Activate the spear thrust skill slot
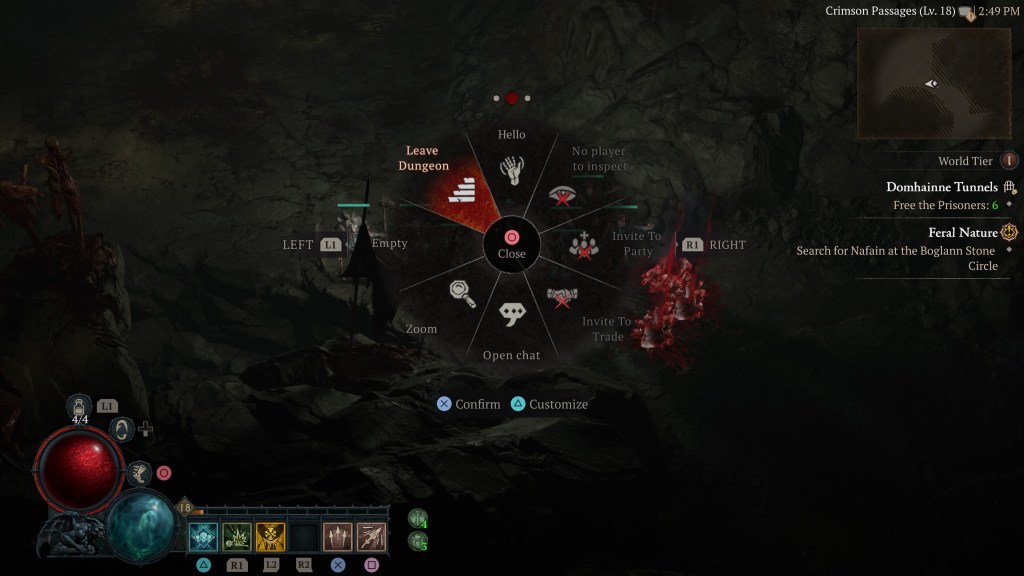 tap(371, 537)
